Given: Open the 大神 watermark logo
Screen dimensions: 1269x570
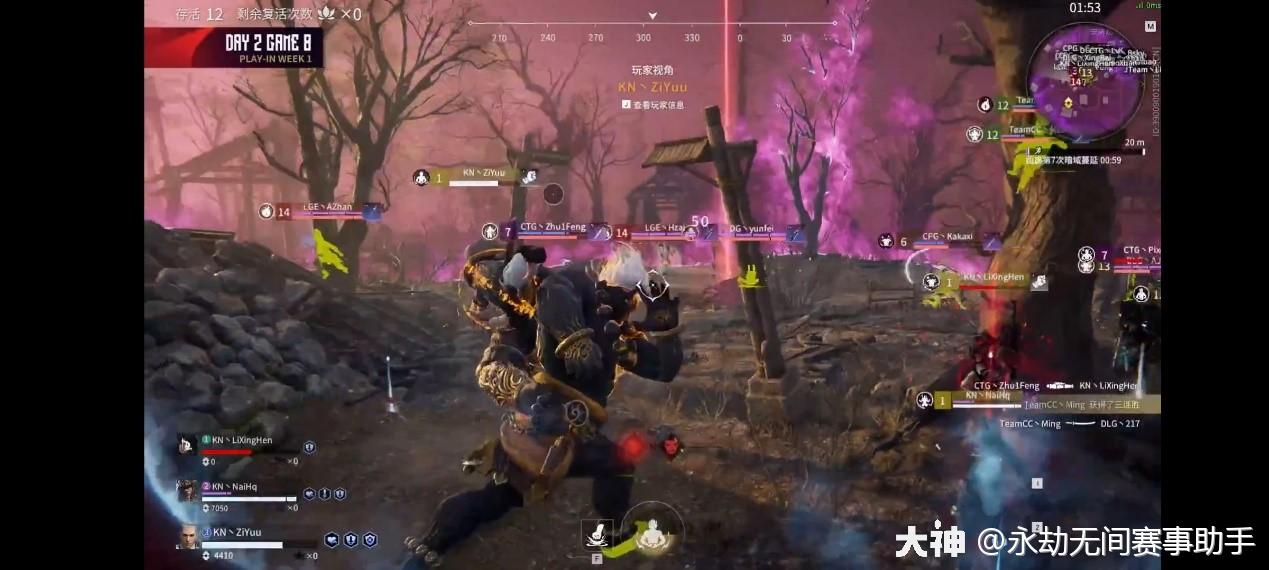Looking at the screenshot, I should [930, 541].
